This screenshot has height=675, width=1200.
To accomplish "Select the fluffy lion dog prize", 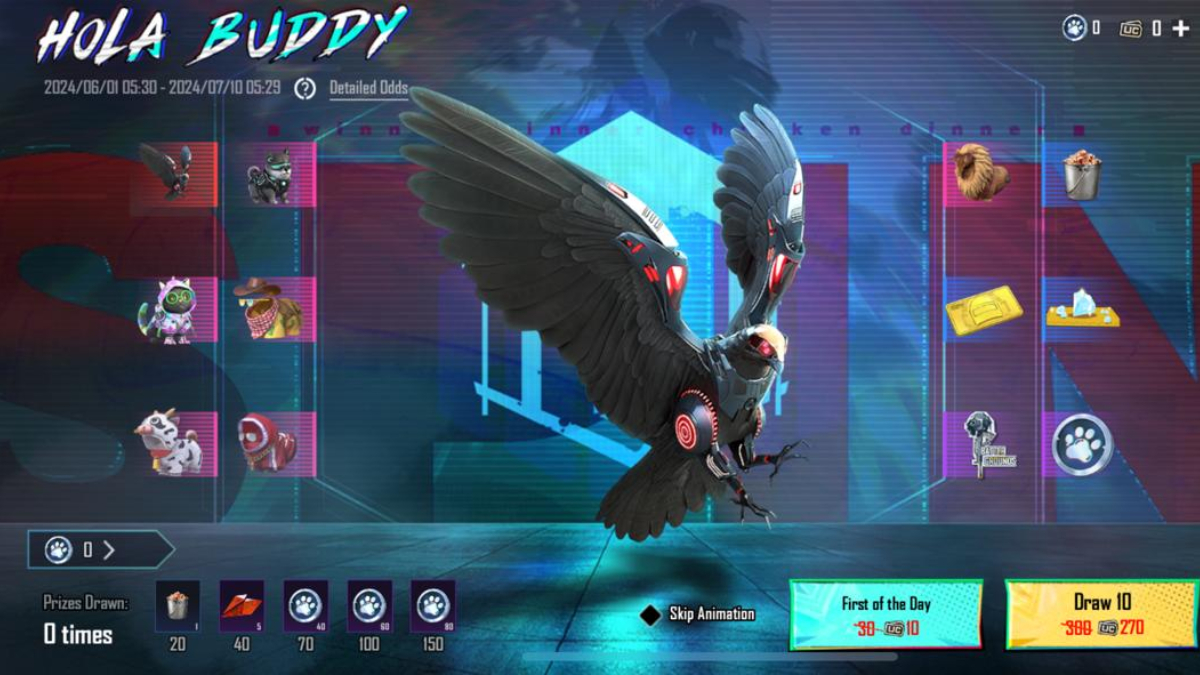I will pyautogui.click(x=980, y=173).
